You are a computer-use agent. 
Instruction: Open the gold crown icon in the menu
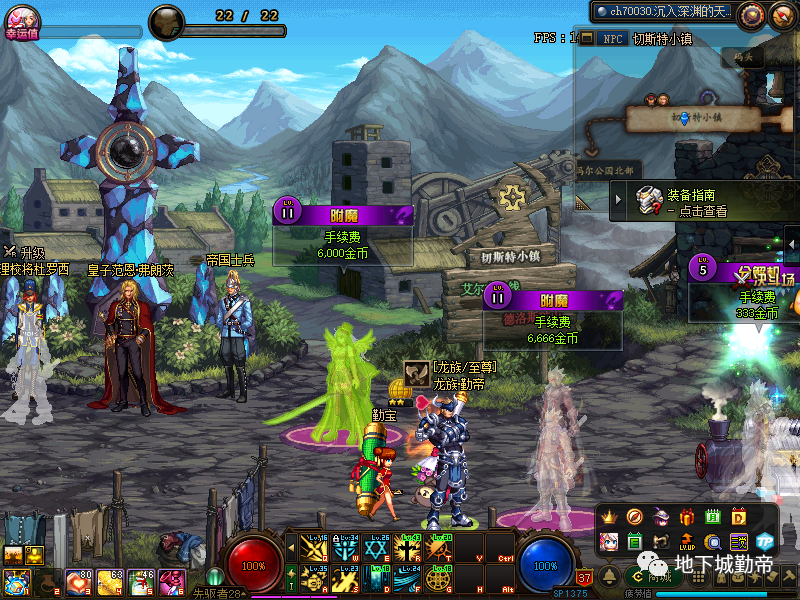(608, 517)
